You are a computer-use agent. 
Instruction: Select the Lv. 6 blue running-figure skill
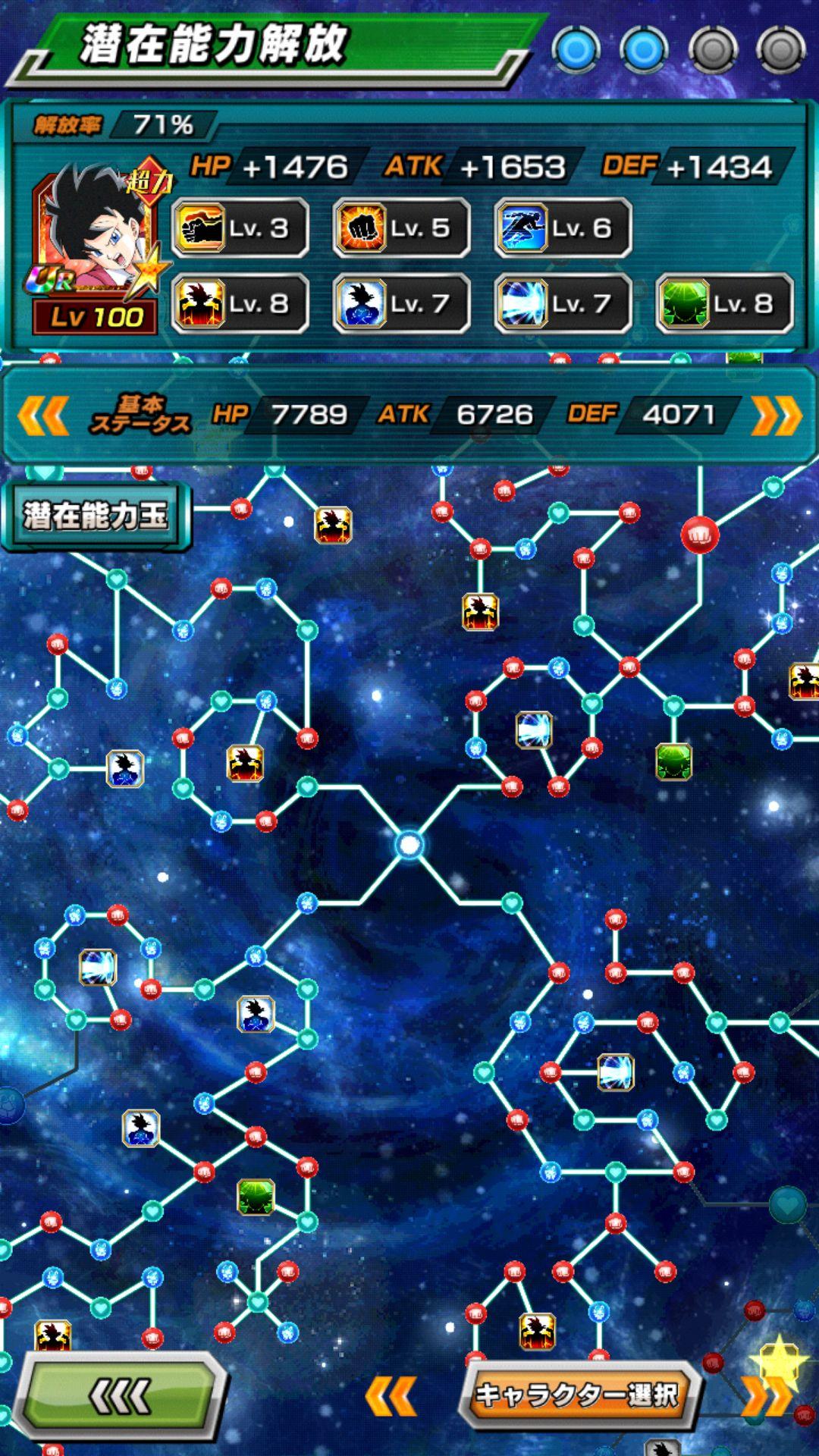point(563,227)
